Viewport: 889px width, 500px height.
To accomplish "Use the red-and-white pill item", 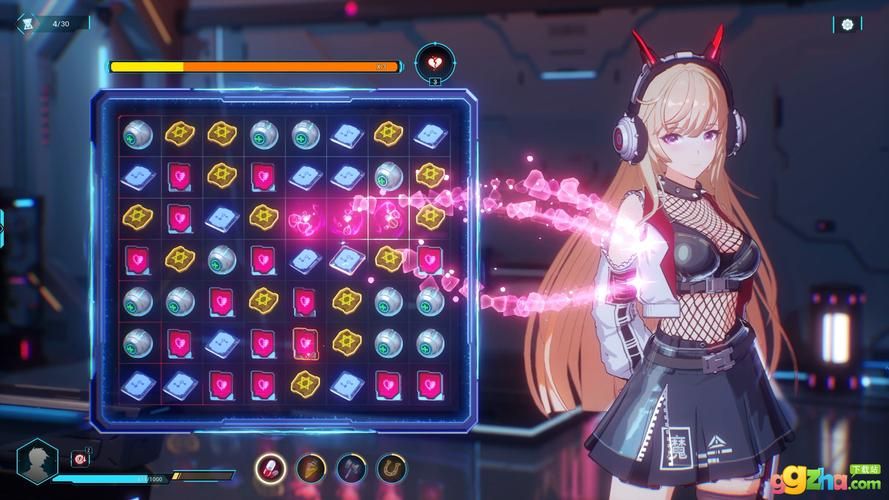I will pyautogui.click(x=270, y=467).
